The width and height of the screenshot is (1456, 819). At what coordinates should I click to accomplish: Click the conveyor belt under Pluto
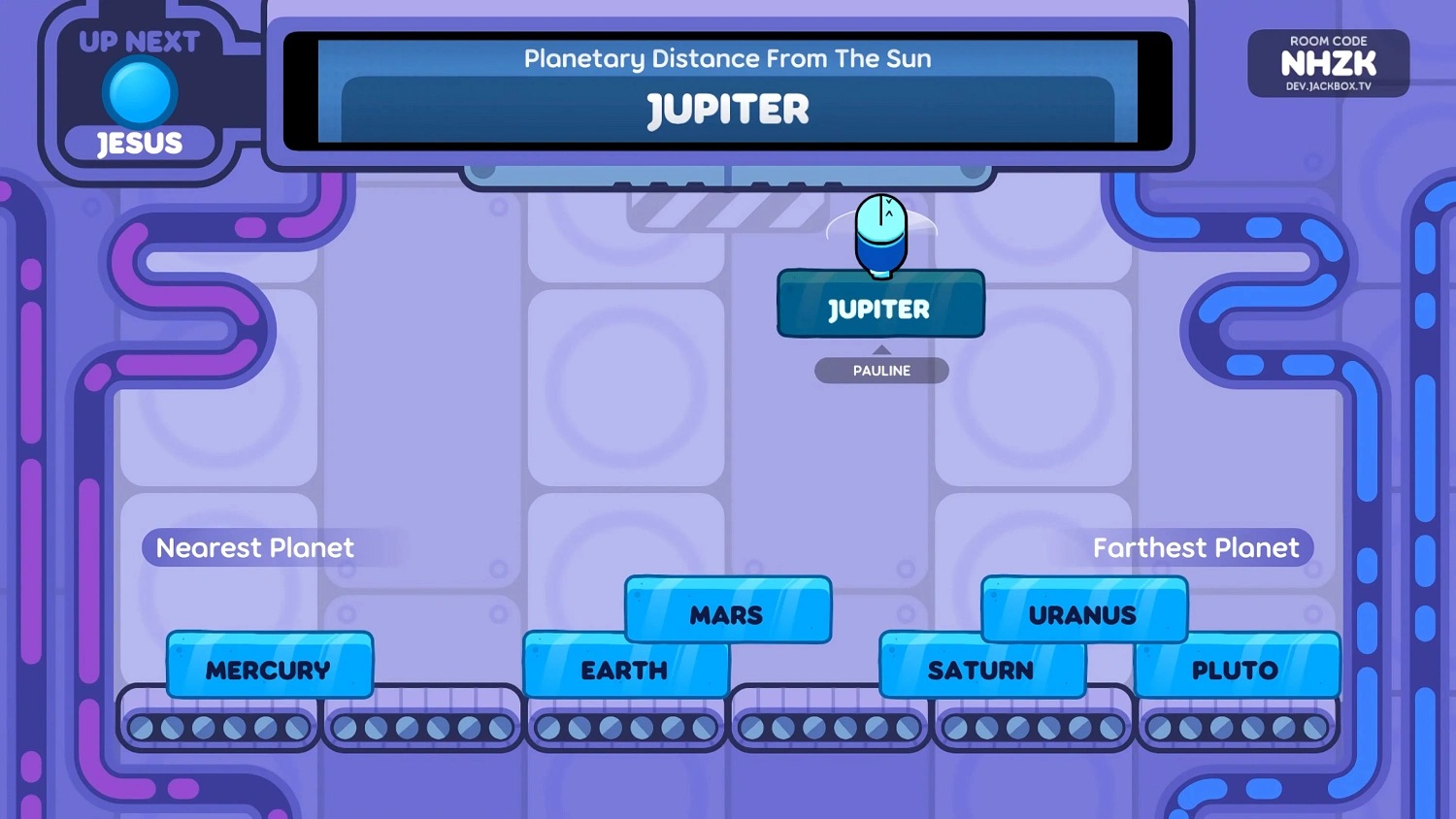[x=1236, y=726]
